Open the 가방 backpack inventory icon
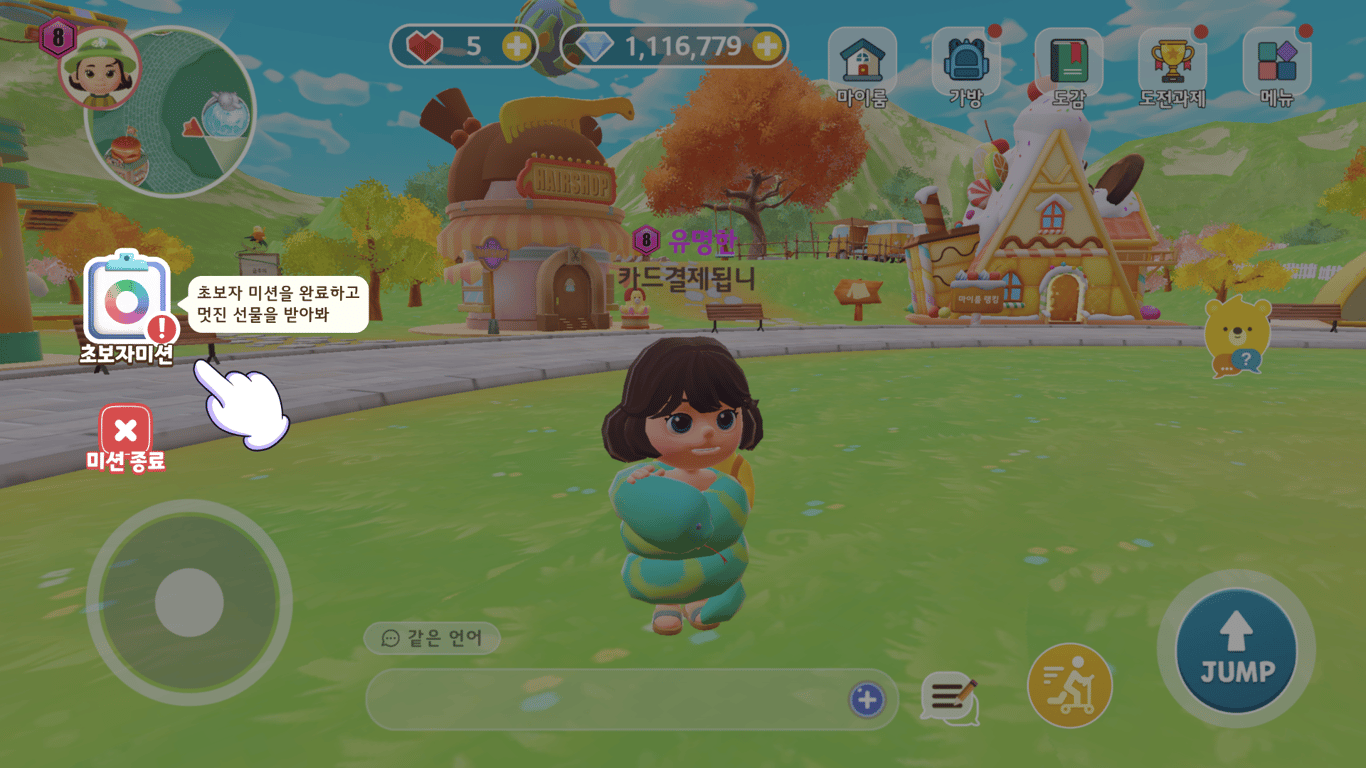This screenshot has height=768, width=1366. click(x=966, y=60)
